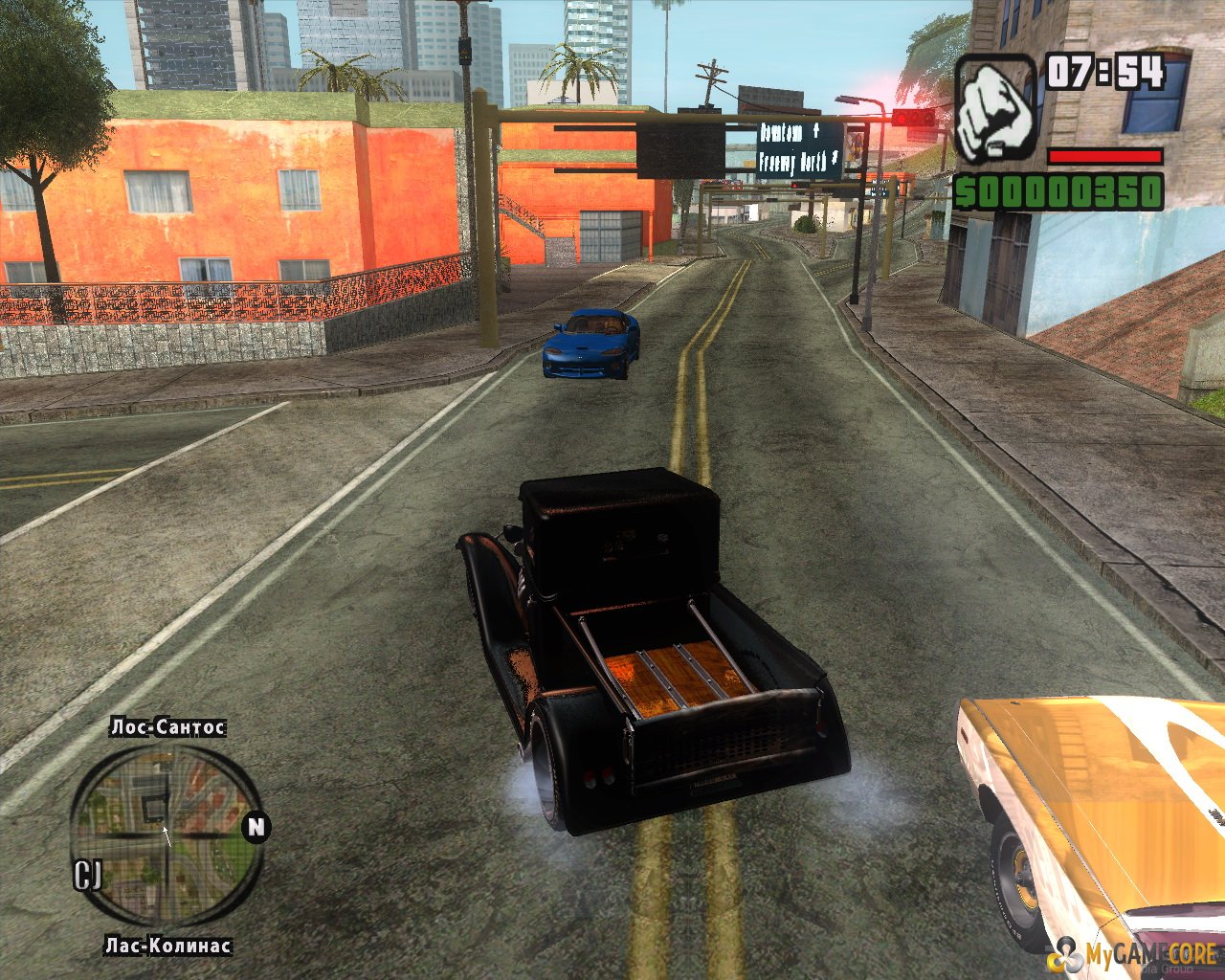Open the circular radar minimap
This screenshot has height=980, width=1225.
click(x=166, y=836)
